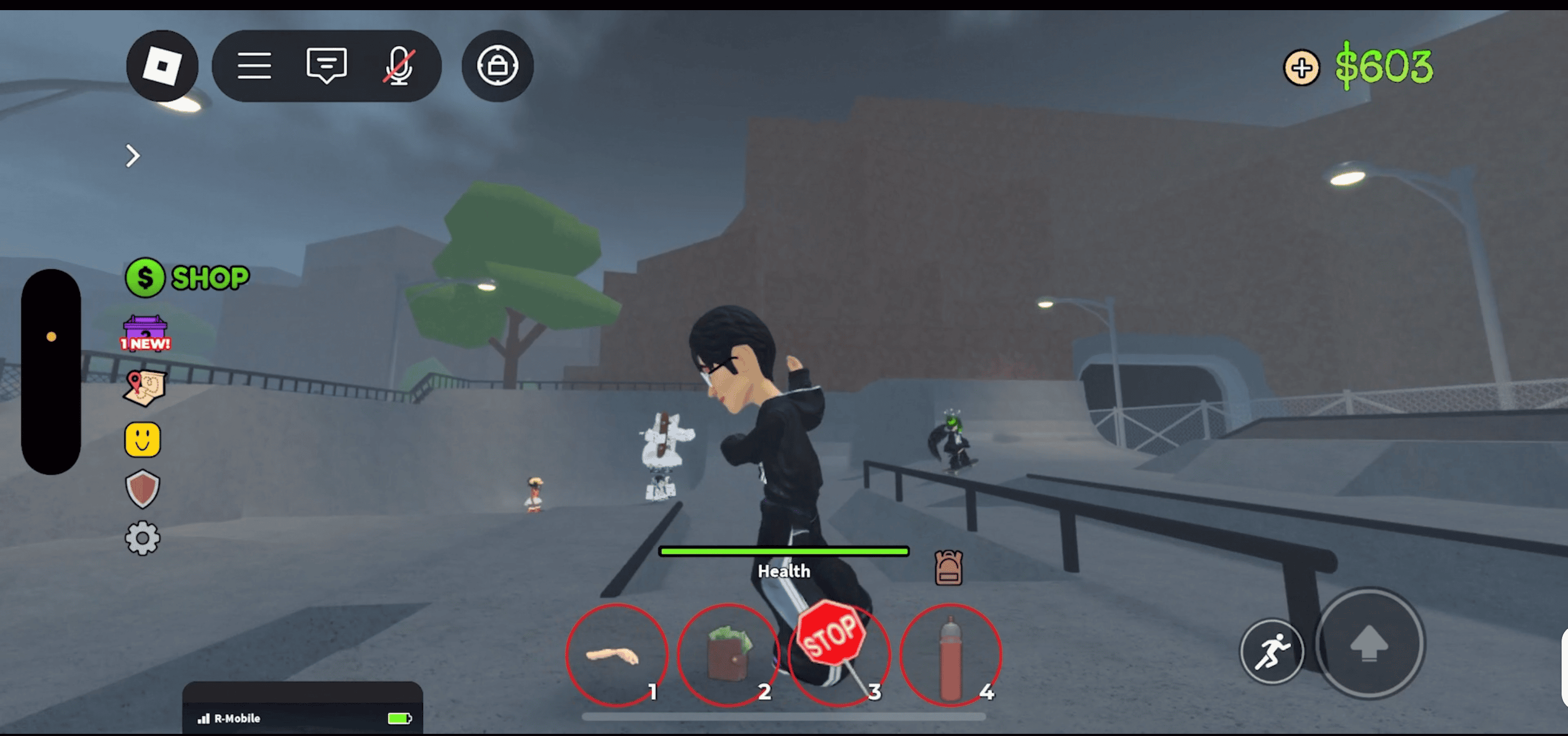
Task: Tap the camera lock icon
Action: (497, 66)
